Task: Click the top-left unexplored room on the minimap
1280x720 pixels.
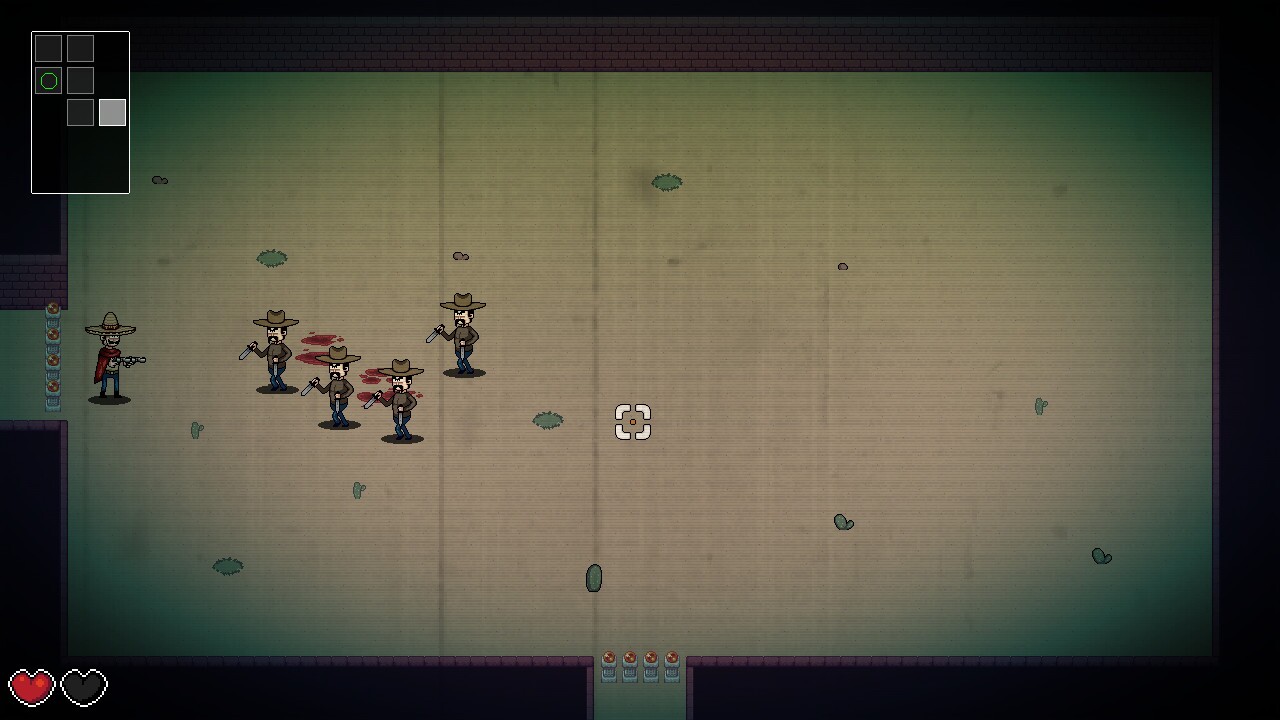Action: (48, 47)
